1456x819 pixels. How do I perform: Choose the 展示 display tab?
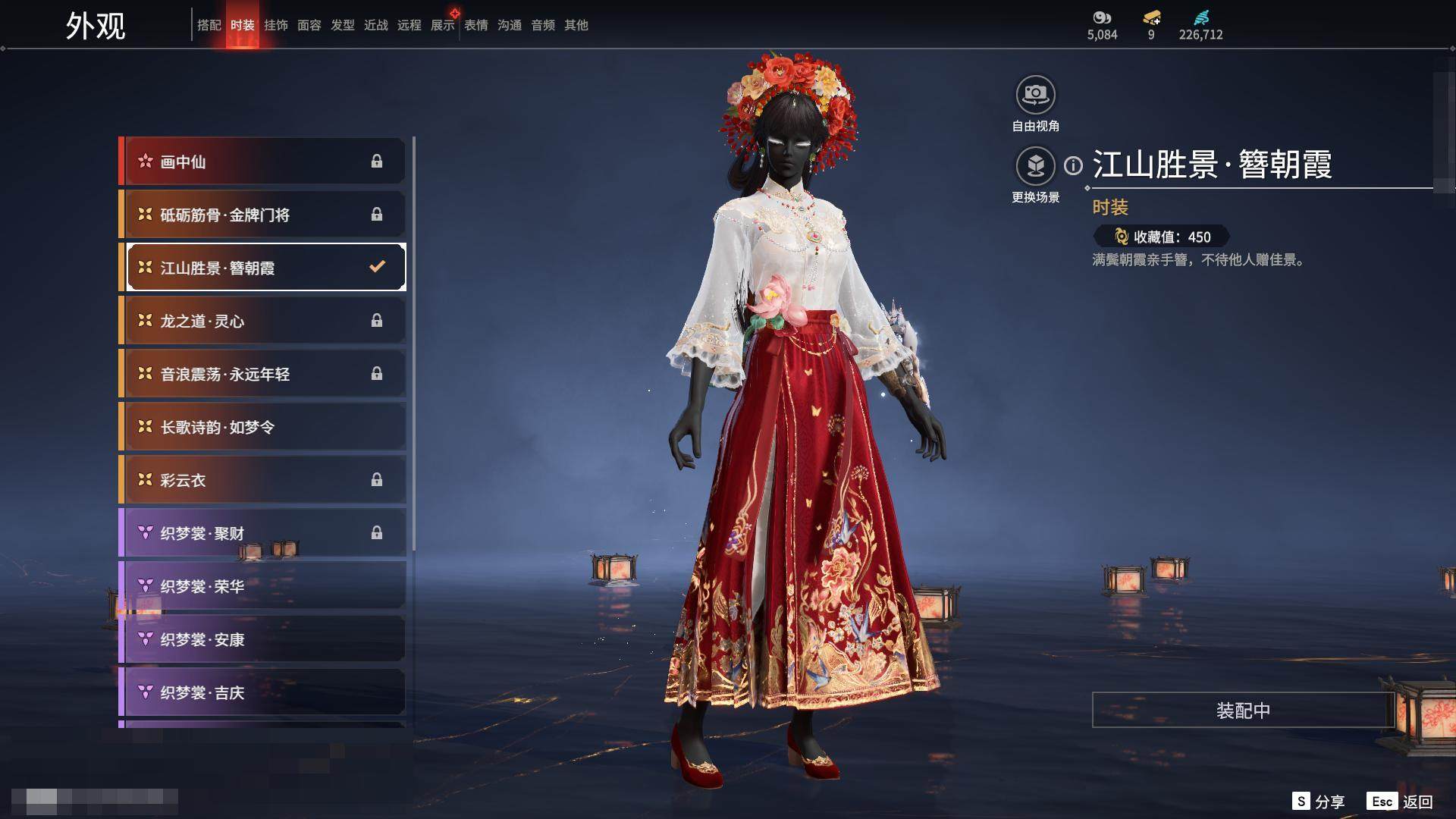point(442,25)
